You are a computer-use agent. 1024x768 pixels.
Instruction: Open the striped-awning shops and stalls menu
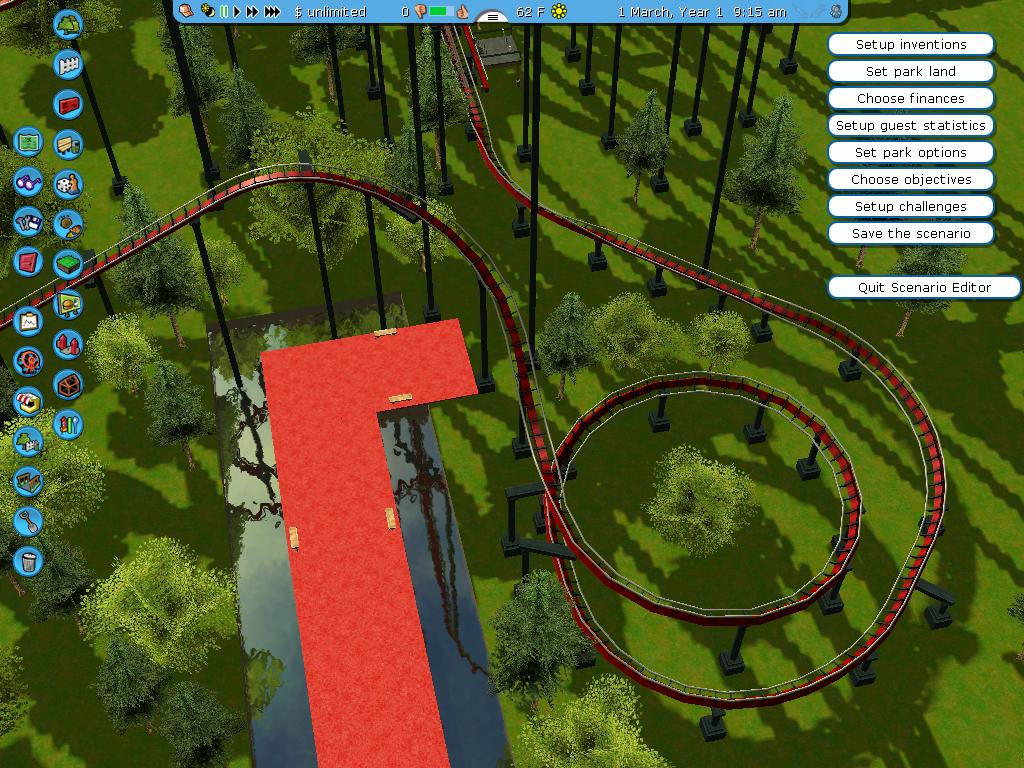[28, 402]
